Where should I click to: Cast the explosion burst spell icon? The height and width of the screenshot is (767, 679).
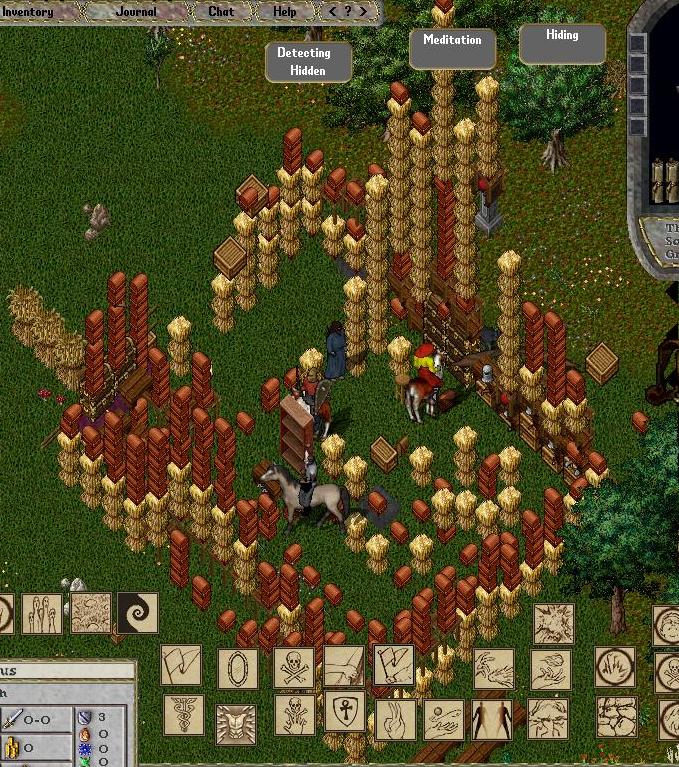click(x=553, y=624)
